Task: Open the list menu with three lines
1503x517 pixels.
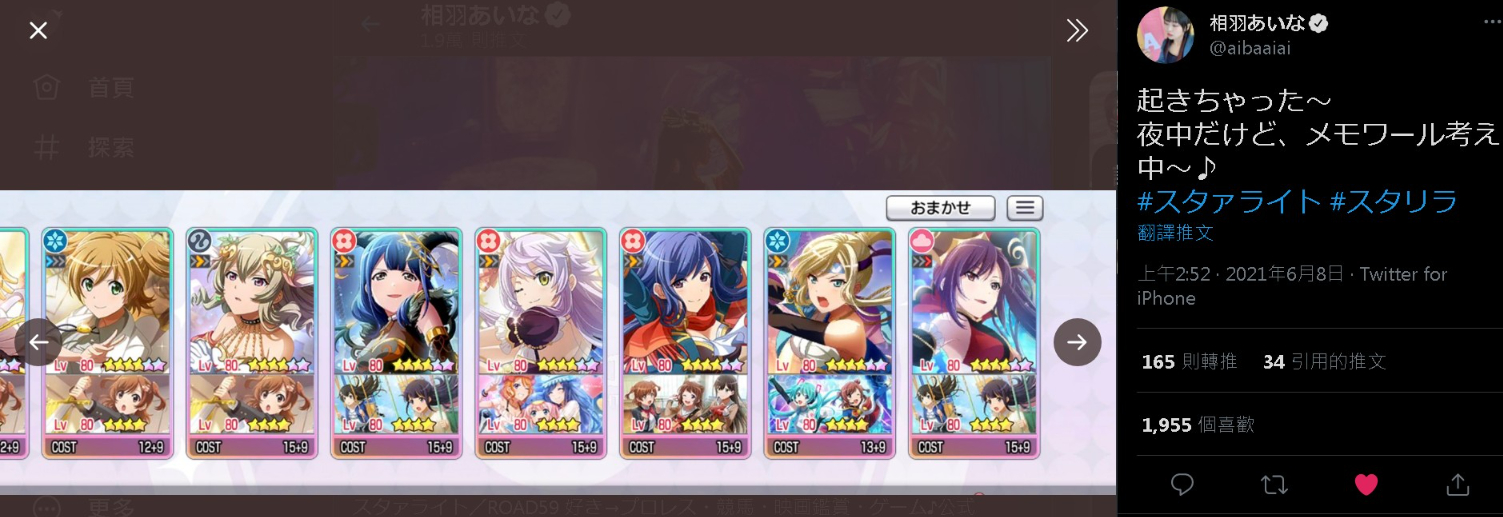Action: [x=1024, y=208]
